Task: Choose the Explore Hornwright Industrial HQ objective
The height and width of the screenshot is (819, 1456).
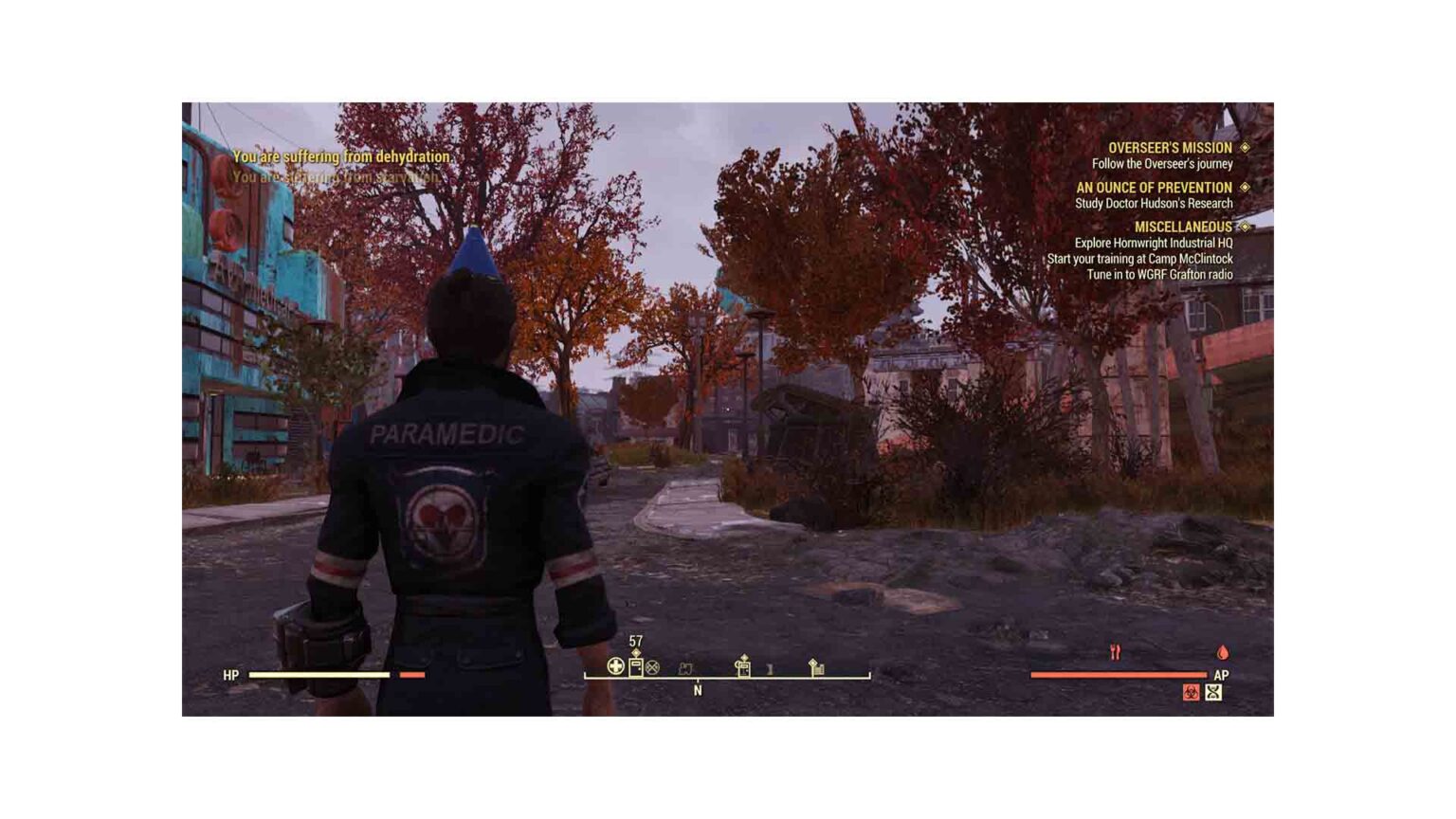Action: tap(1153, 244)
